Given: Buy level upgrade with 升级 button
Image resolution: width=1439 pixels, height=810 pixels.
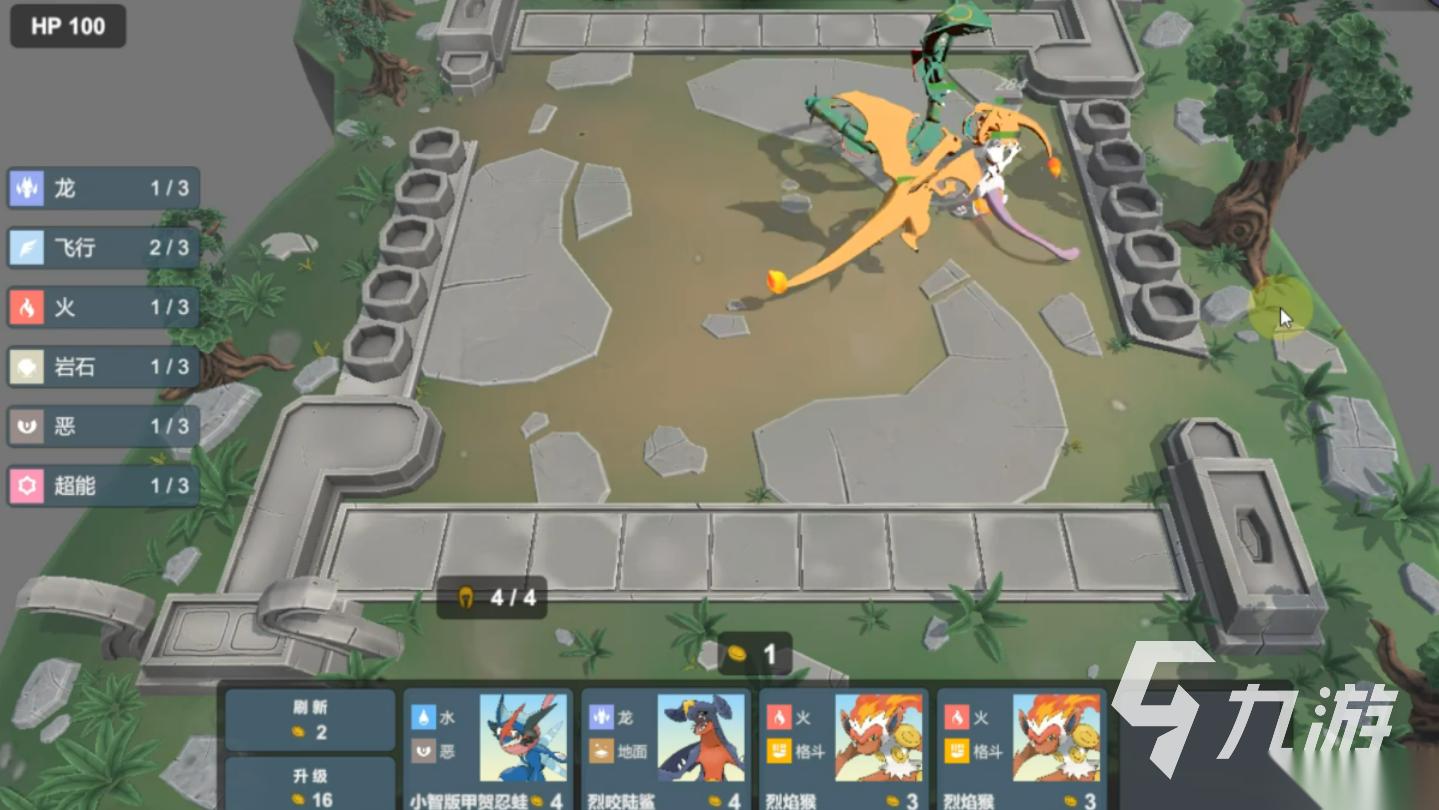Looking at the screenshot, I should pyautogui.click(x=309, y=786).
